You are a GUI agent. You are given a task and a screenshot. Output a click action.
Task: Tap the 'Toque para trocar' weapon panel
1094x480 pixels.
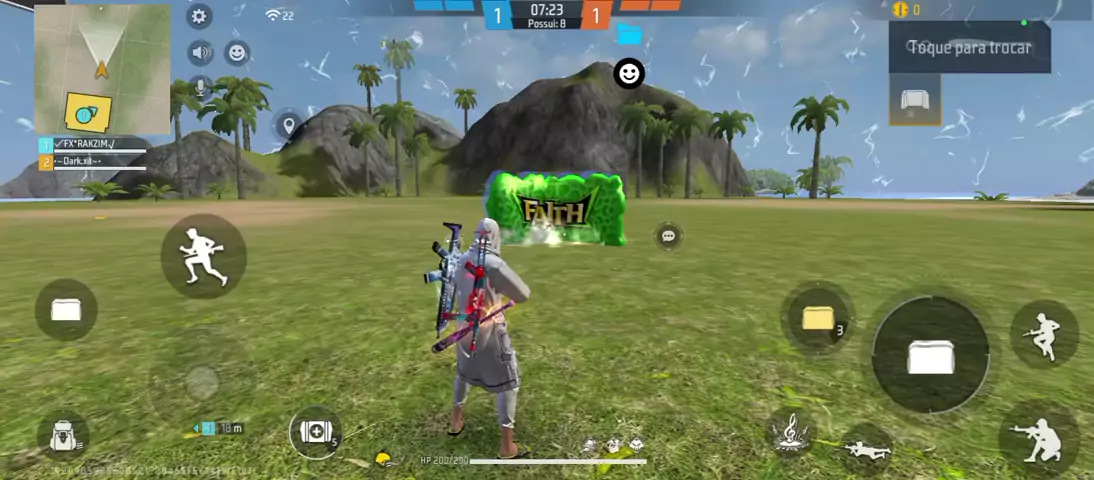[969, 47]
